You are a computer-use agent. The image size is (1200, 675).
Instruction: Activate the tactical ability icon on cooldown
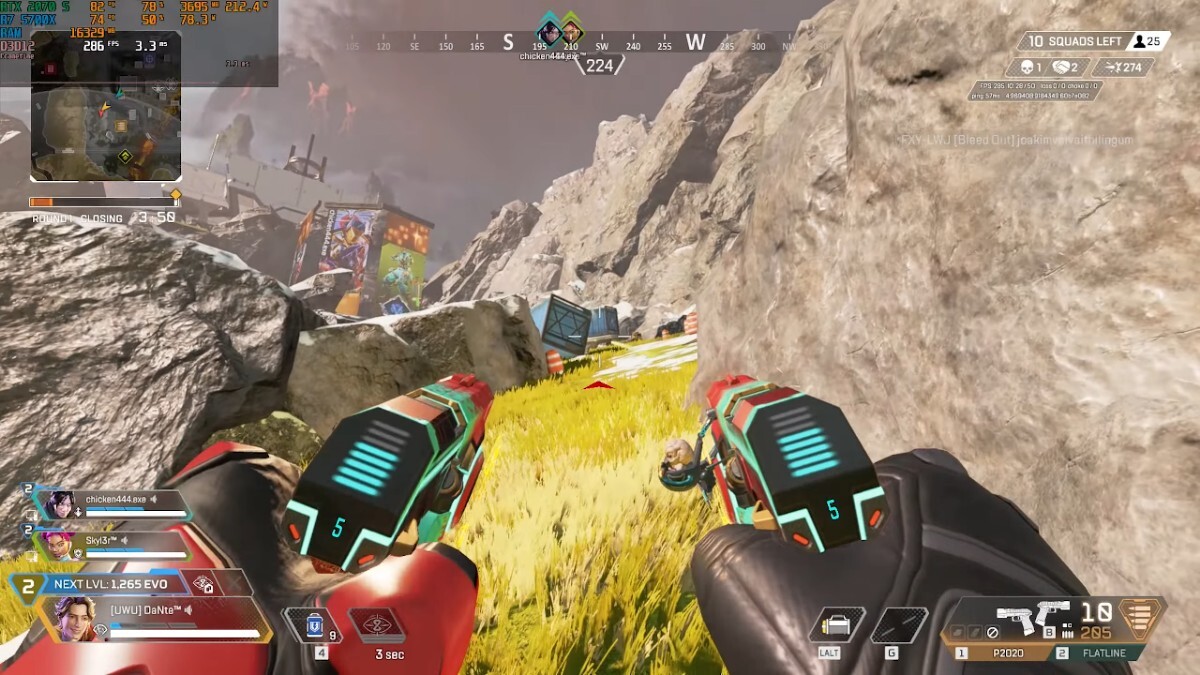click(377, 626)
